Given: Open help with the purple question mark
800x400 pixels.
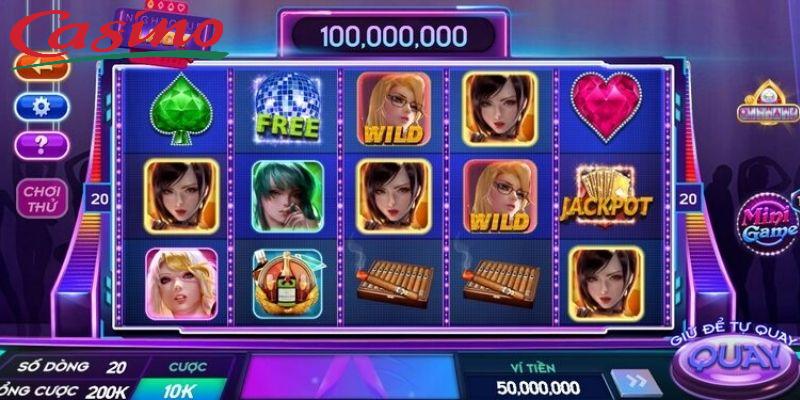Looking at the screenshot, I should click(x=41, y=145).
